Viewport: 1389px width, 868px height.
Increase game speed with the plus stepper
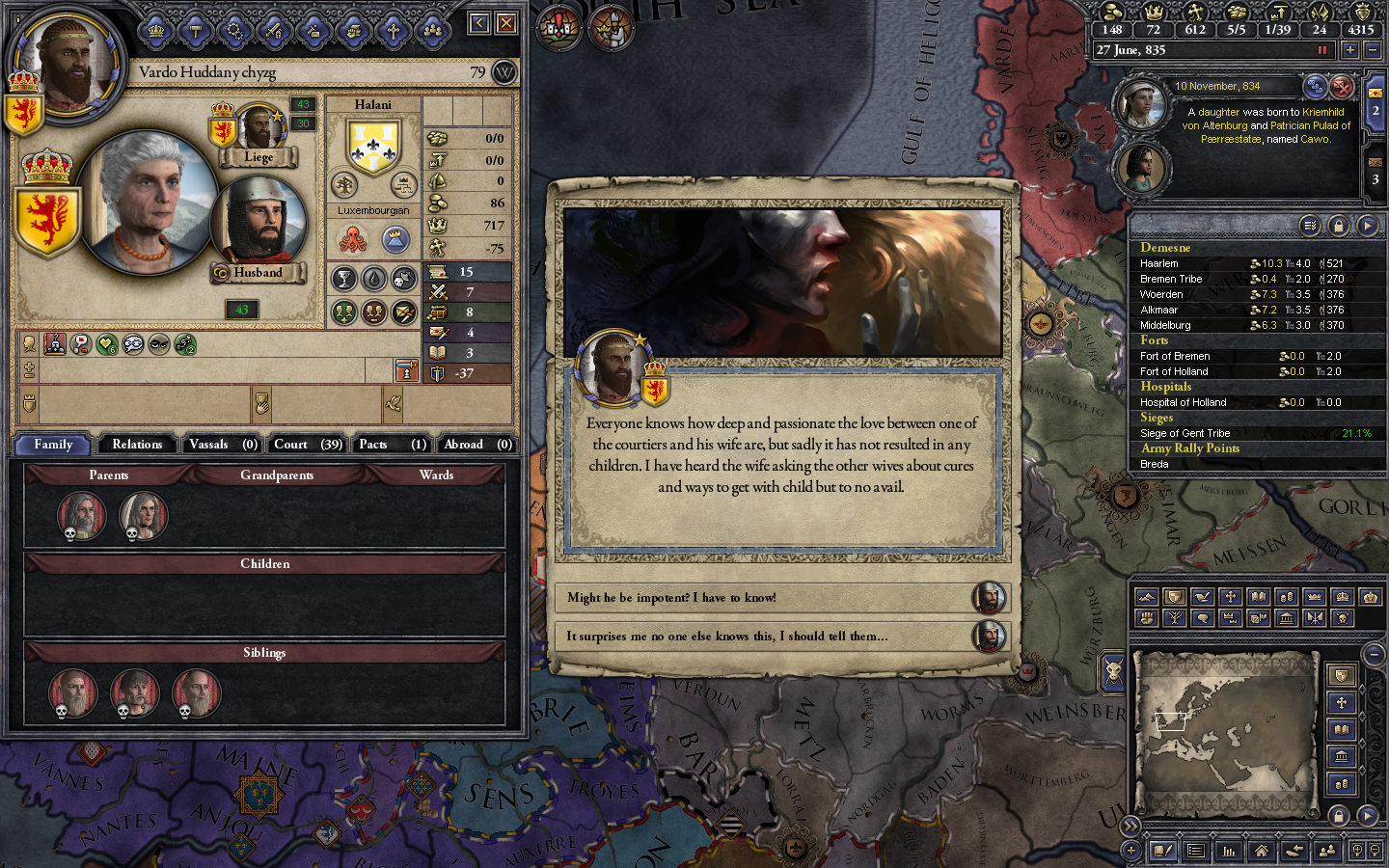coord(1349,50)
